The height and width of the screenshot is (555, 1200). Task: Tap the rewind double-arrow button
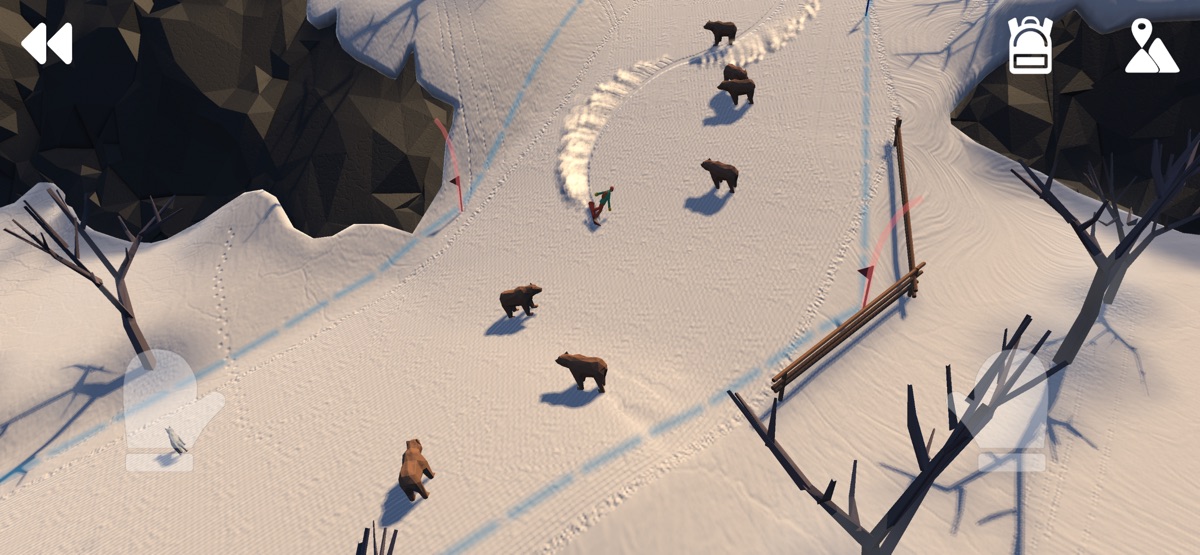click(47, 44)
